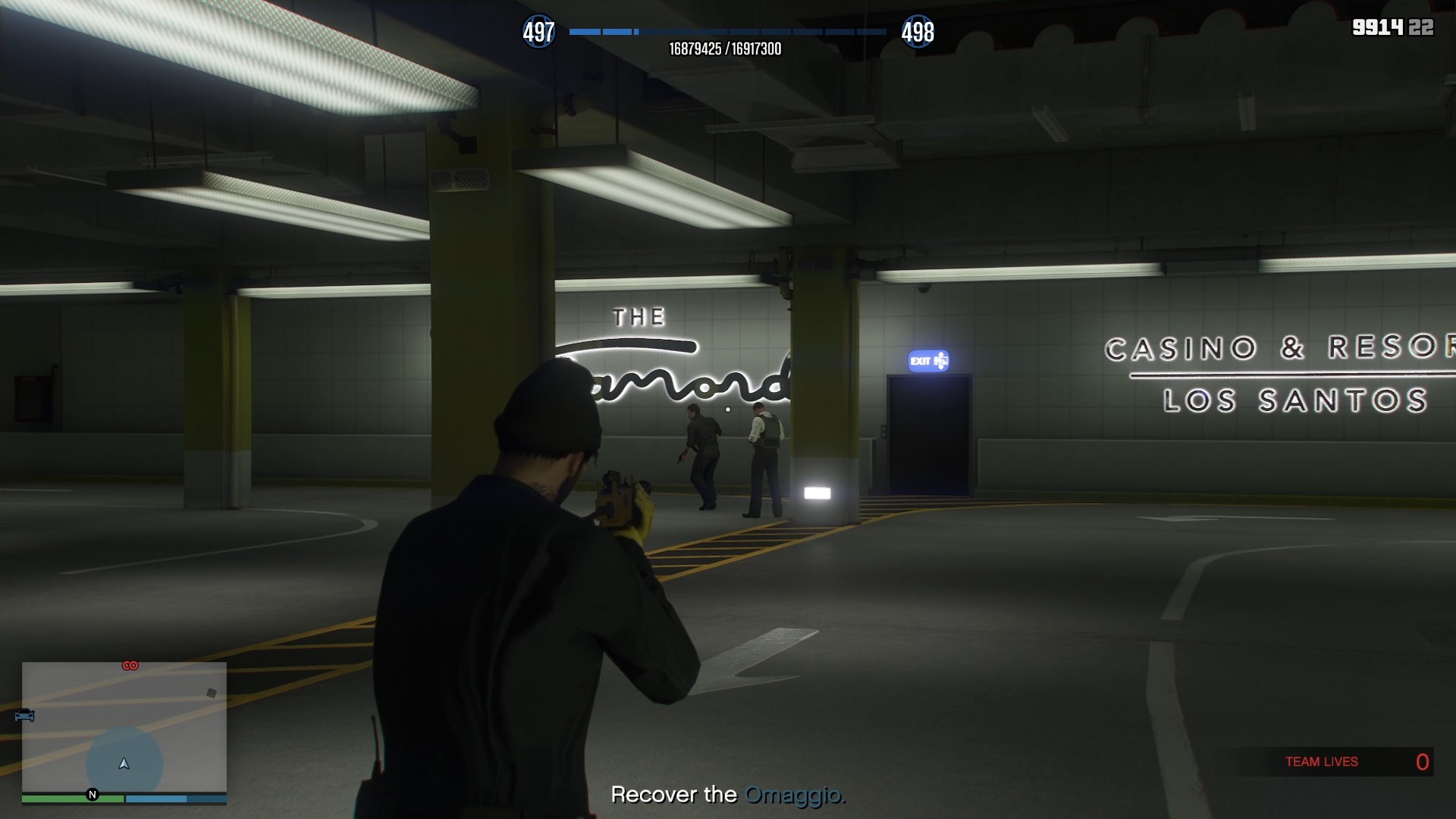Click the RP progress bar at the top
Screen dimensions: 1456x819
pos(728,32)
